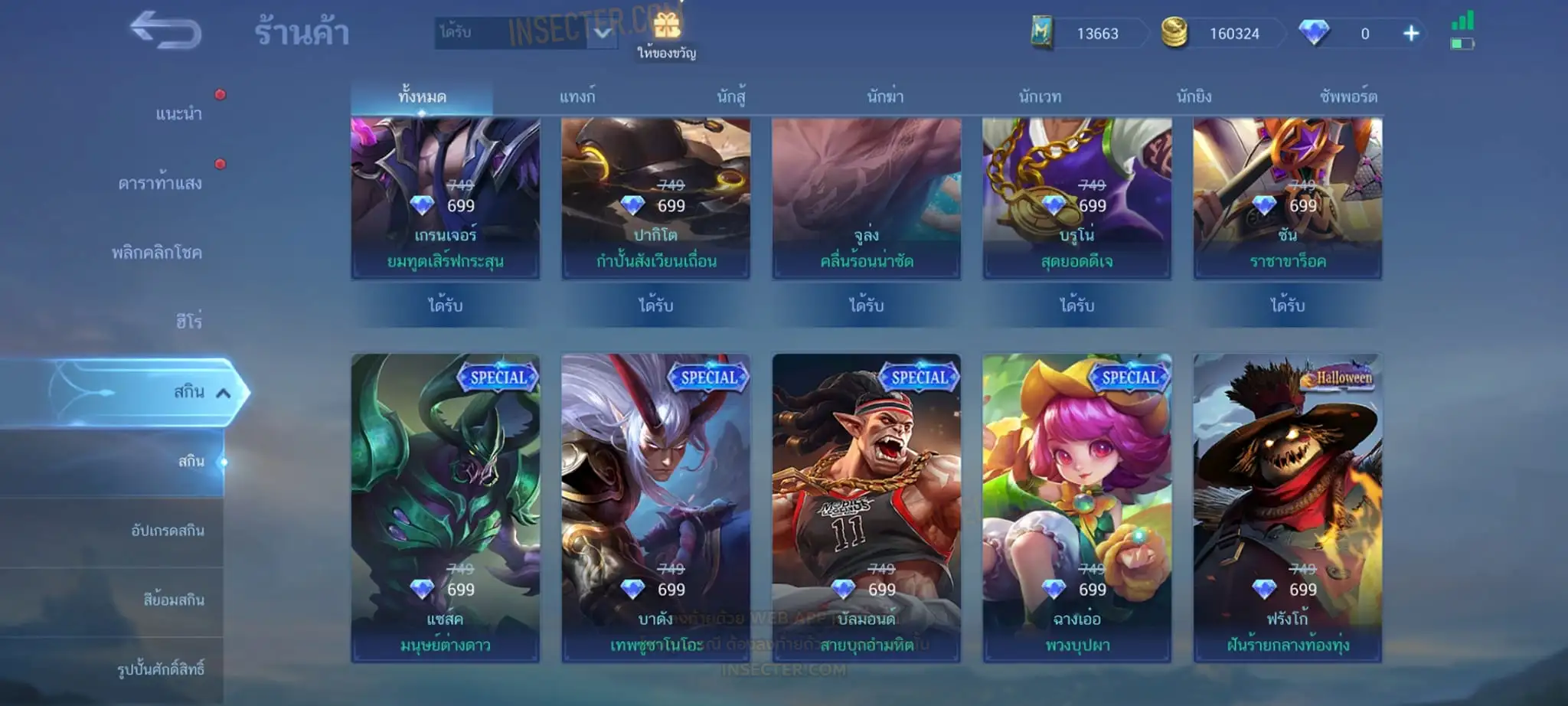Select the บาดัง skin card
This screenshot has width=1568, height=706.
(655, 508)
